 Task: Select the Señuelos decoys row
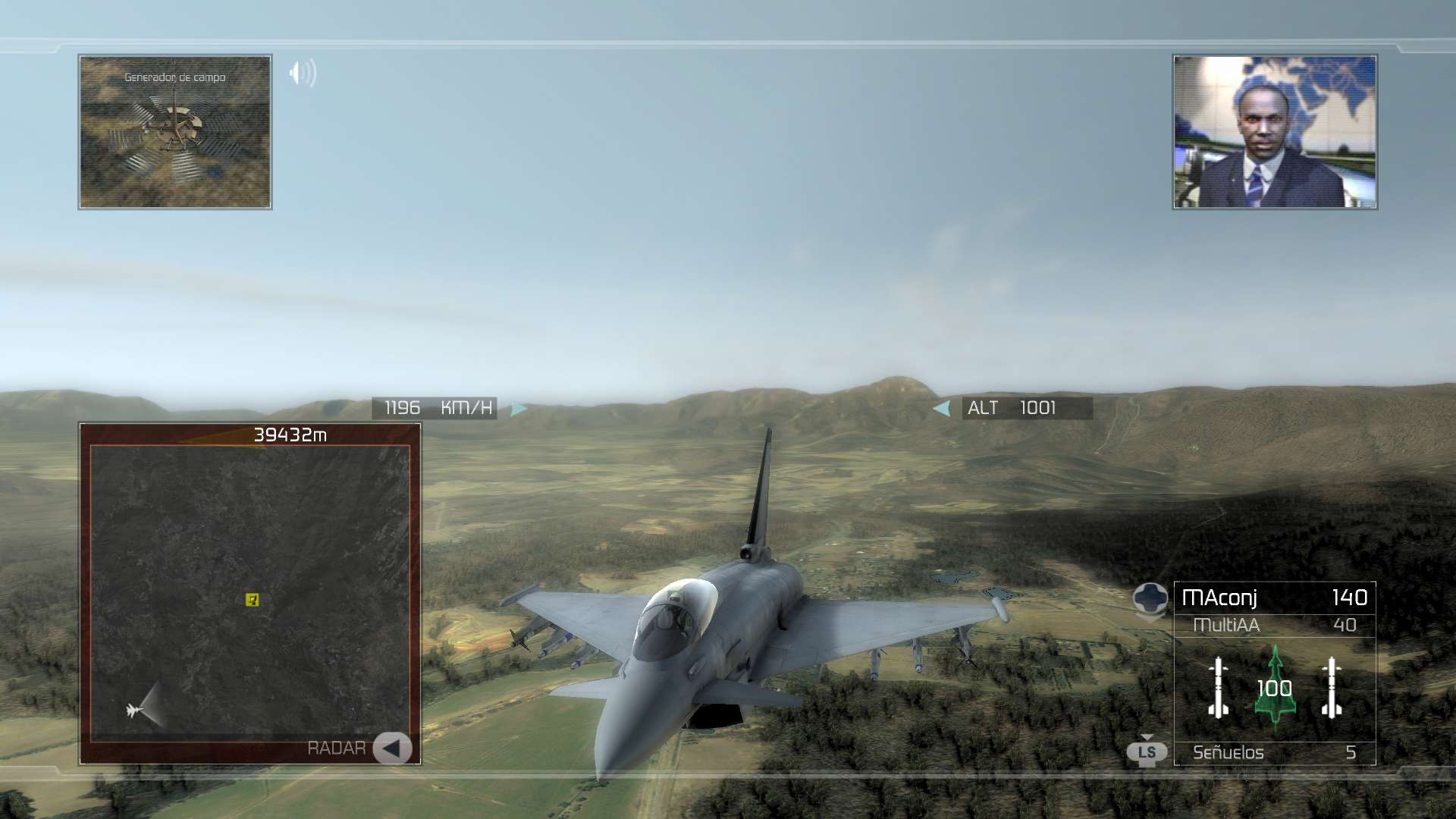(x=1274, y=752)
